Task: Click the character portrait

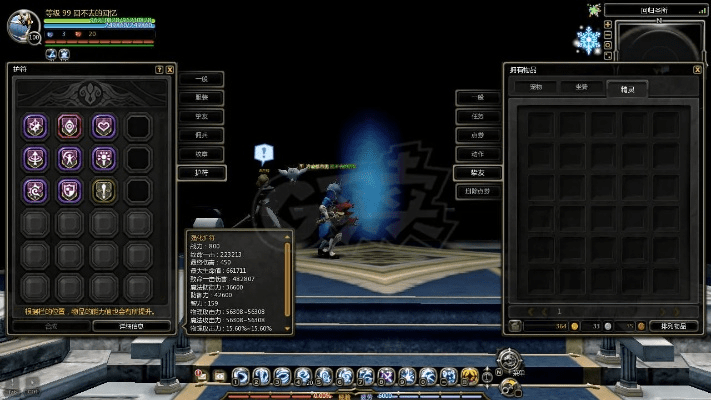Action: [22, 25]
